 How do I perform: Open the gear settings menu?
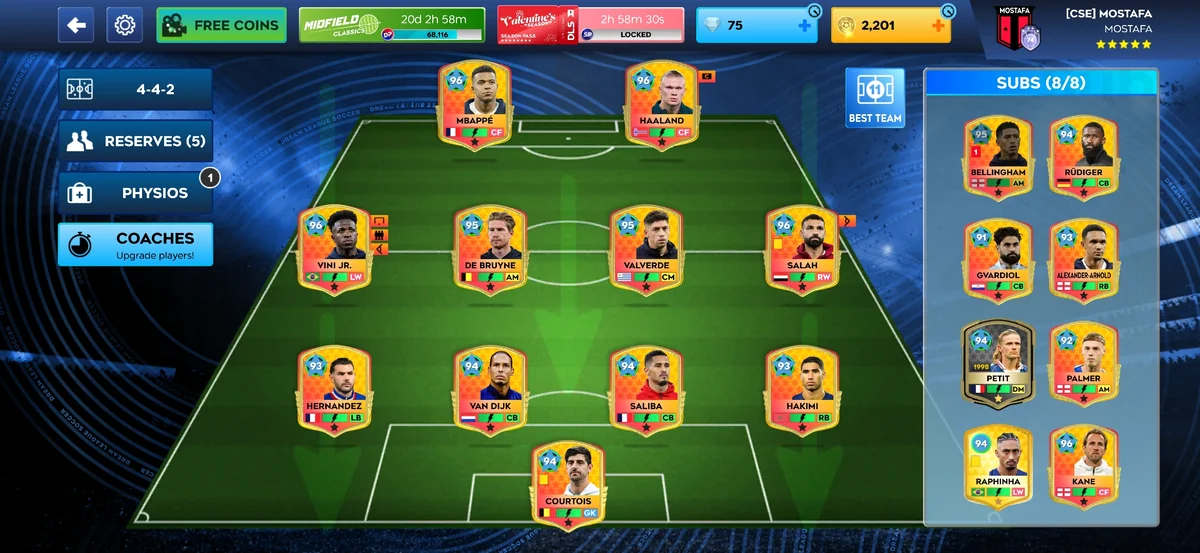click(x=124, y=25)
